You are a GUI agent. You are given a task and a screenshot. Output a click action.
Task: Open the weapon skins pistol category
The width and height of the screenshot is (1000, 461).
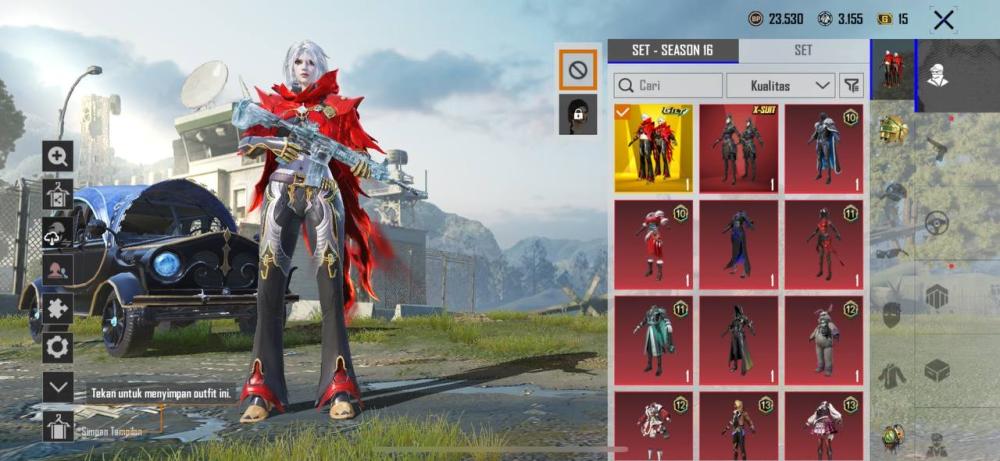coord(937,148)
